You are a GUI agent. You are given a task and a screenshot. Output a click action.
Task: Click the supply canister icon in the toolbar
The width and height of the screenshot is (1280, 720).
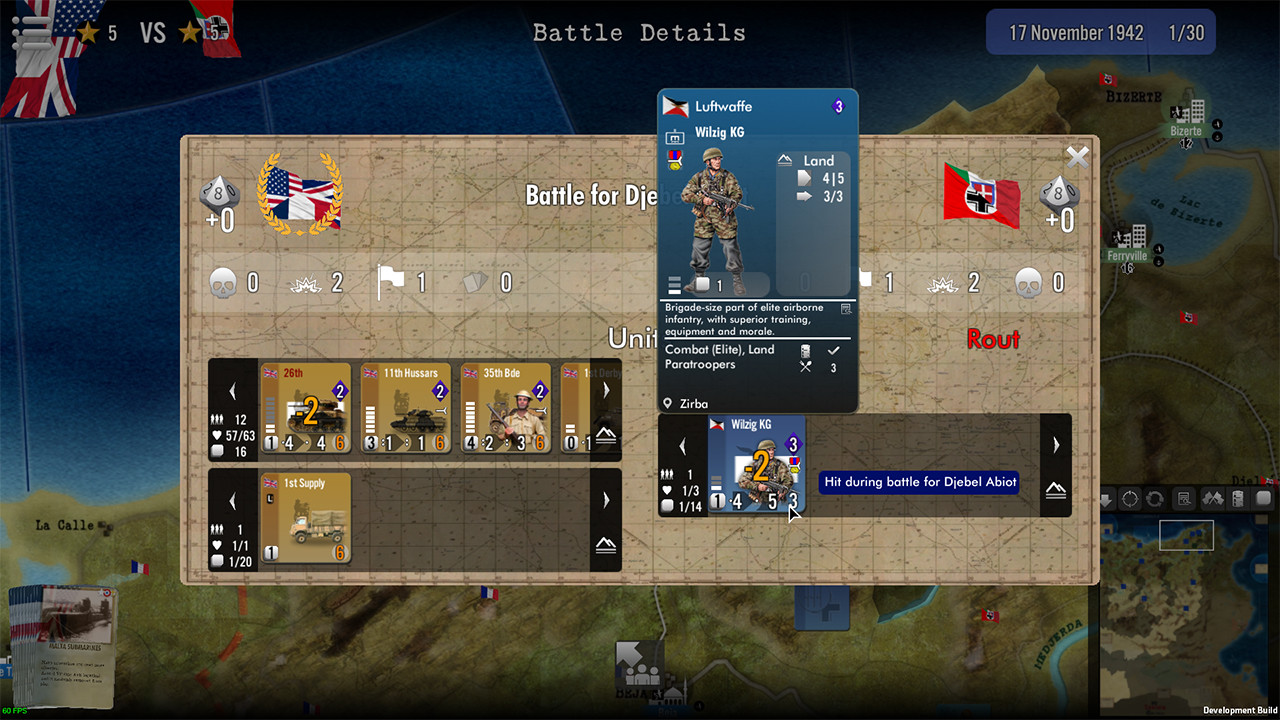[1237, 498]
